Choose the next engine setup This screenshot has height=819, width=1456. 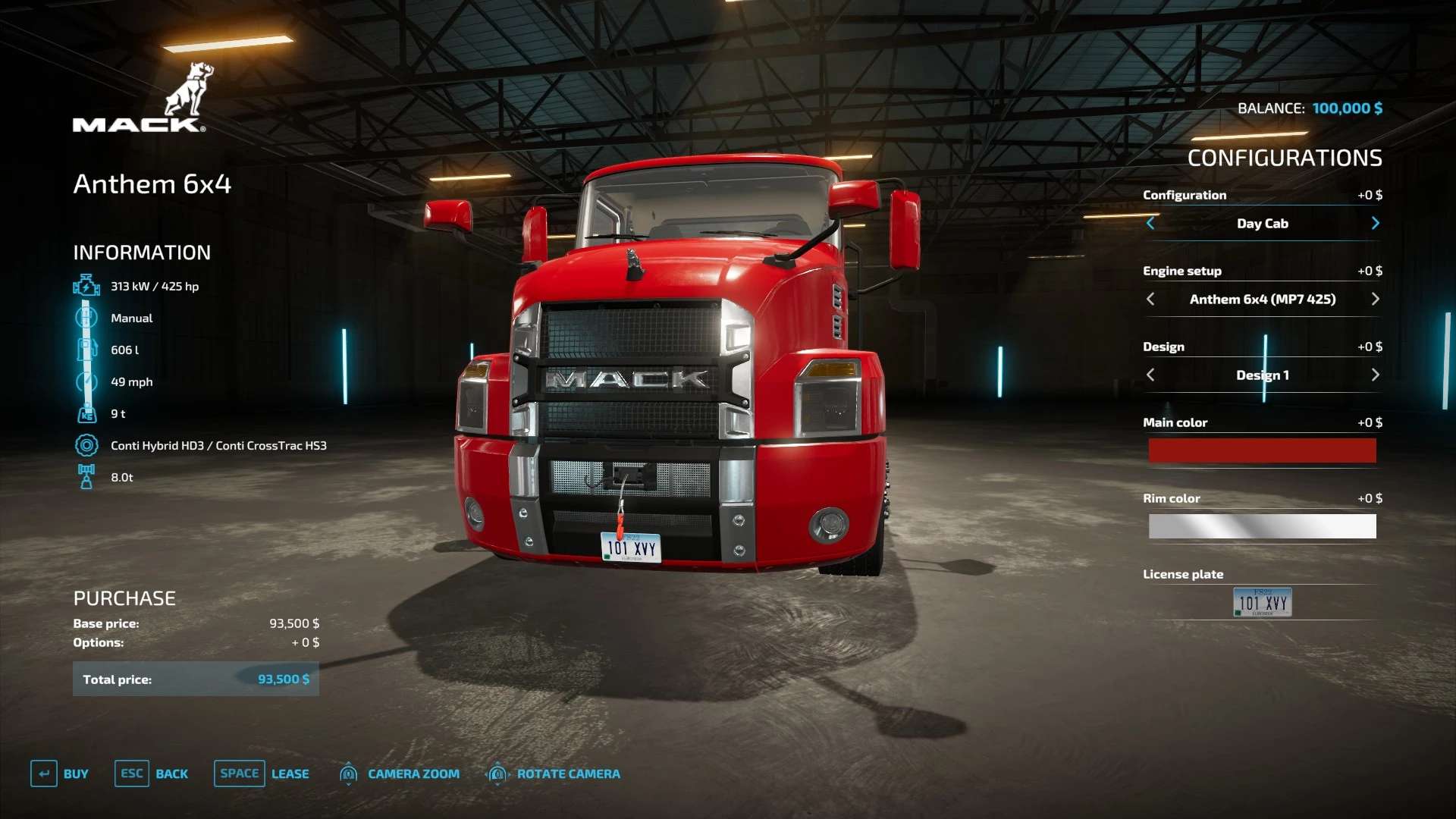click(x=1375, y=299)
